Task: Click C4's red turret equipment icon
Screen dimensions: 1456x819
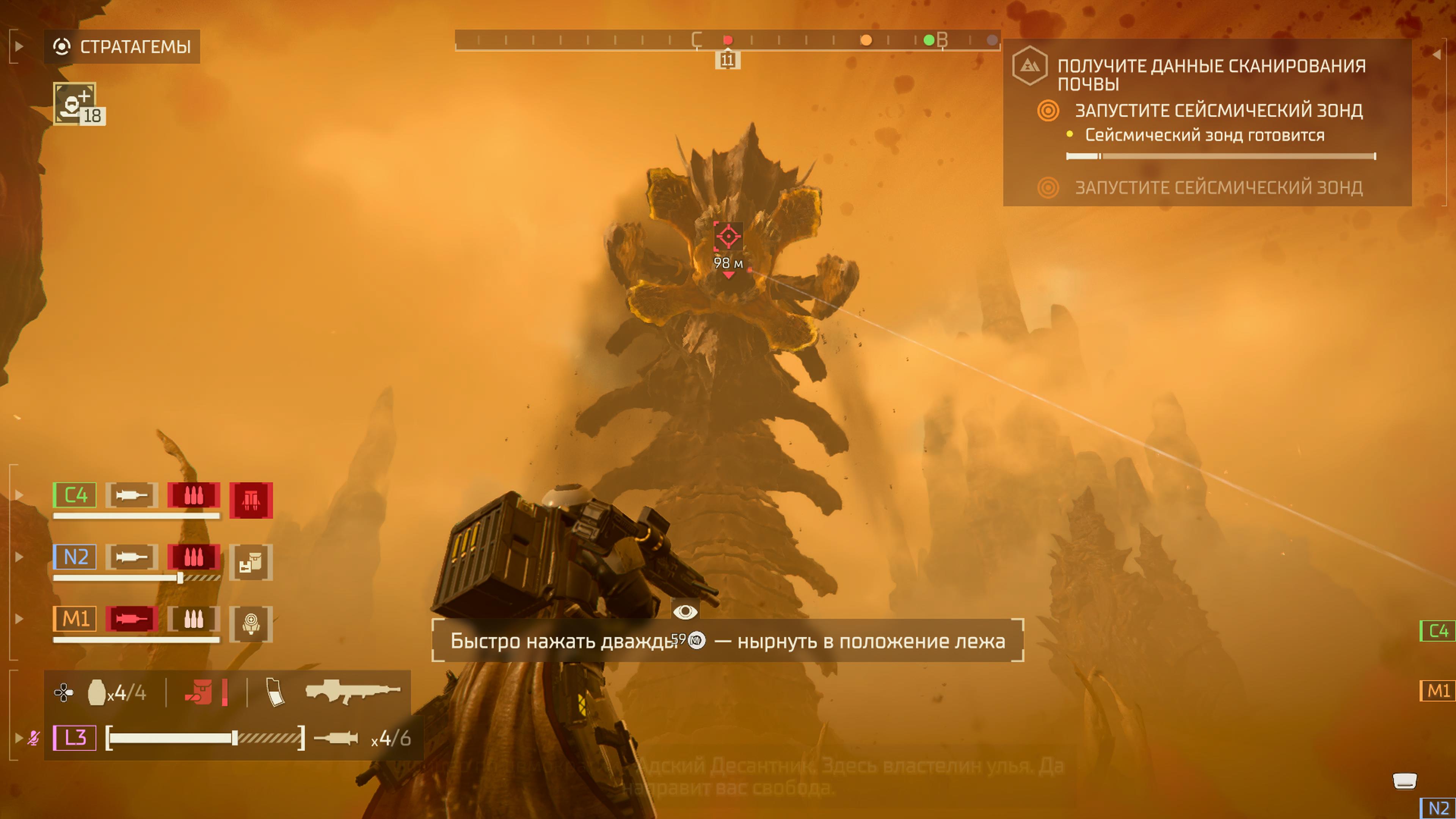Action: coord(251,500)
